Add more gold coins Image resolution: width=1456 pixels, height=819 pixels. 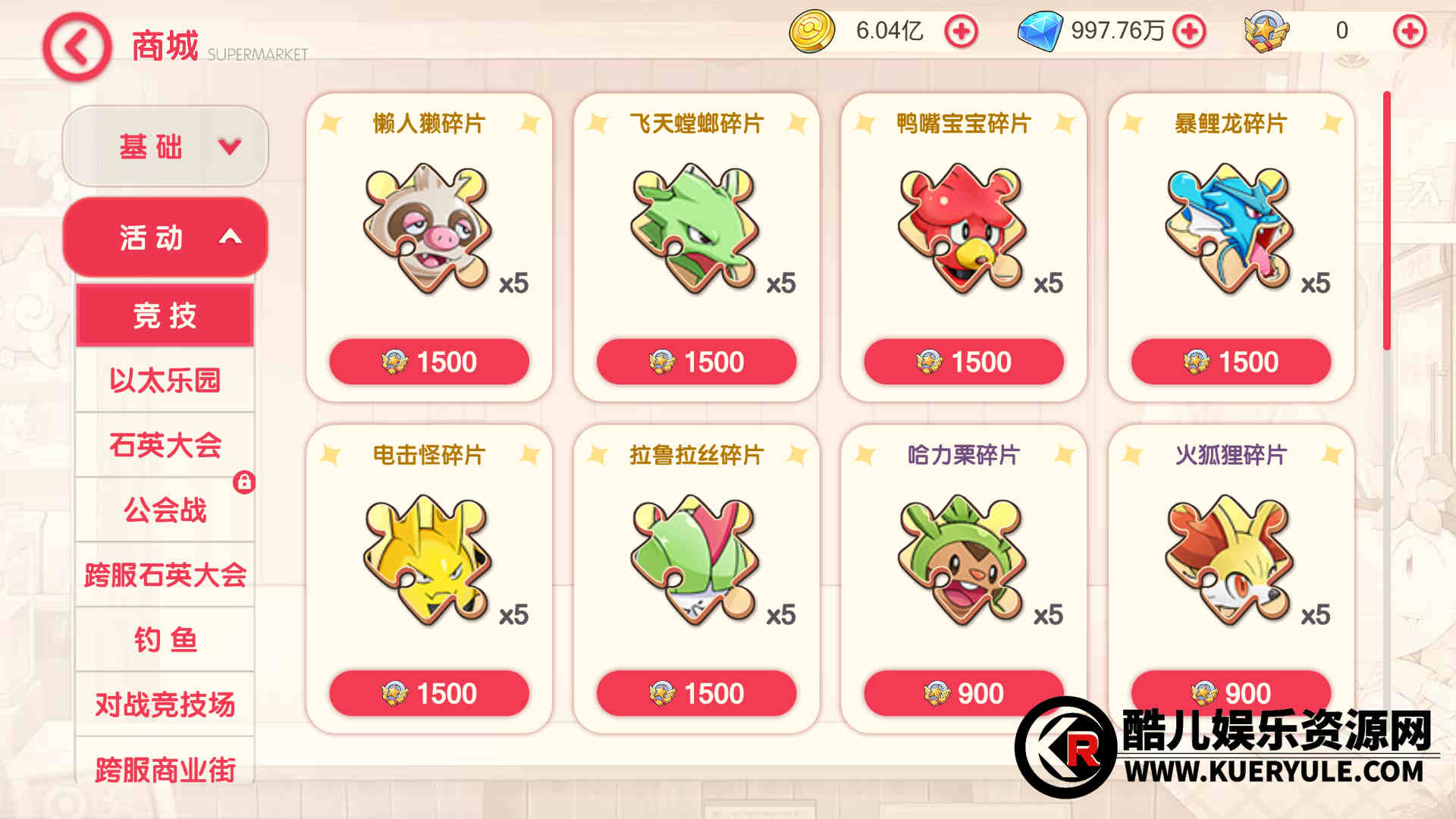961,32
